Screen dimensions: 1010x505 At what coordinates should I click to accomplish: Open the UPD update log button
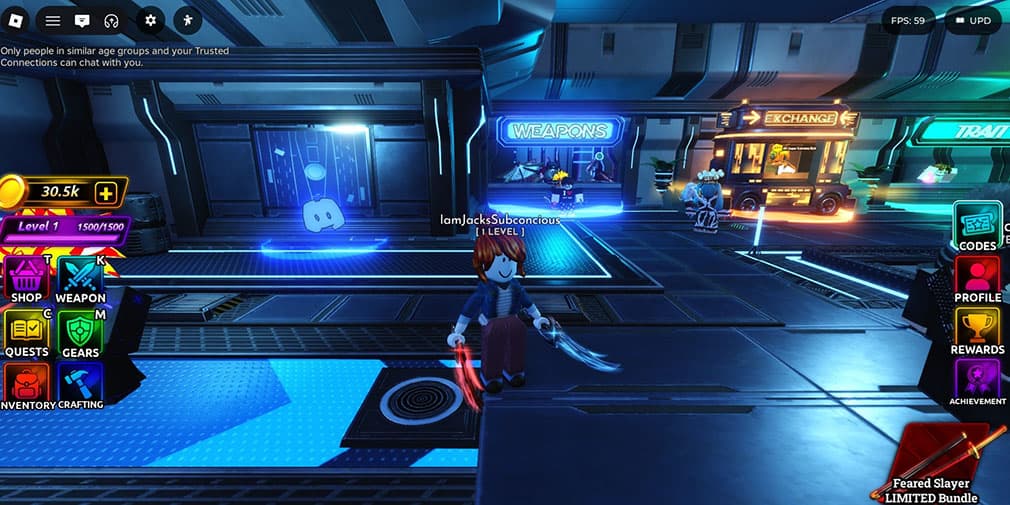972,20
